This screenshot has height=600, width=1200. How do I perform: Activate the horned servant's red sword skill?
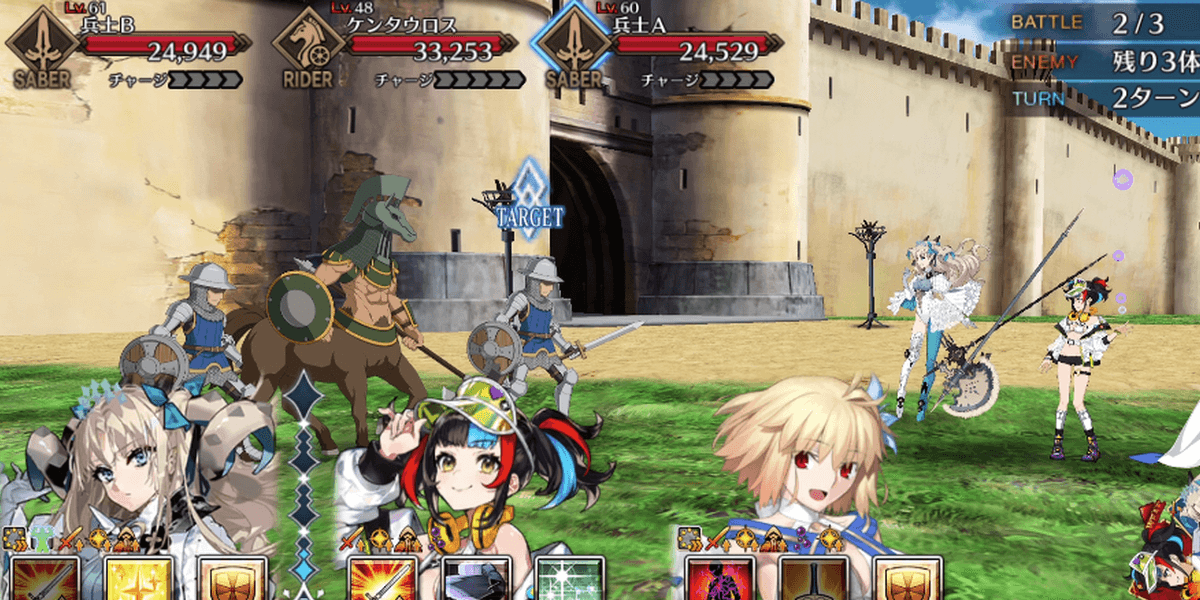(44, 579)
